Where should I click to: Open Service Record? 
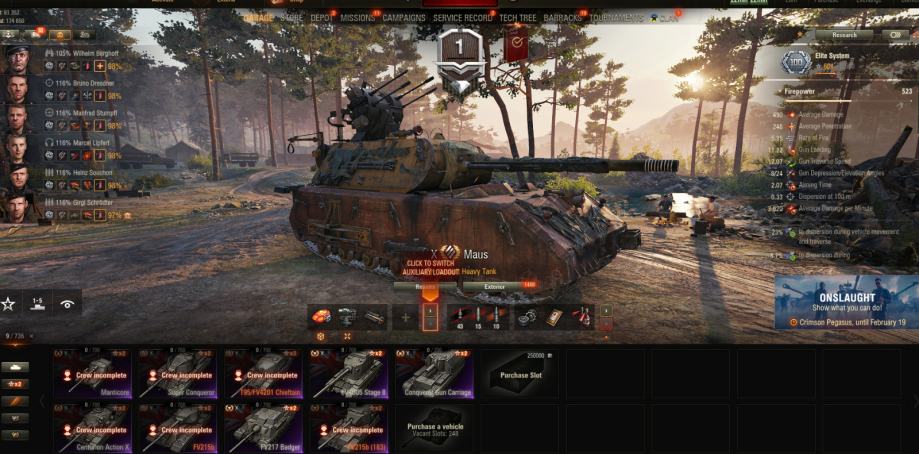point(462,18)
